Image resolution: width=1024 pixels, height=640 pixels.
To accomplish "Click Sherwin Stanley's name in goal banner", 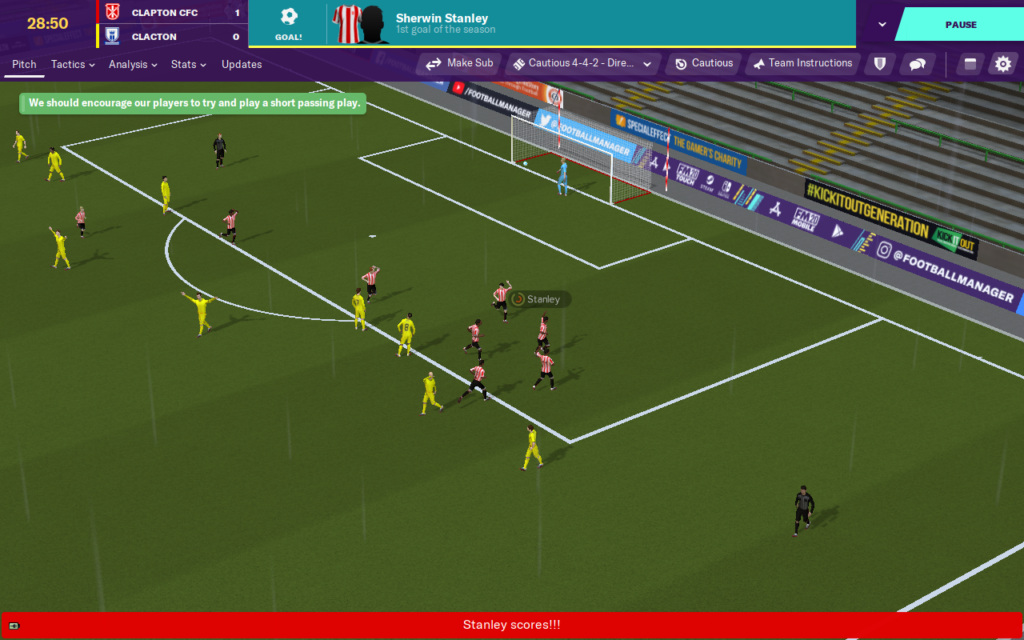I will point(441,18).
